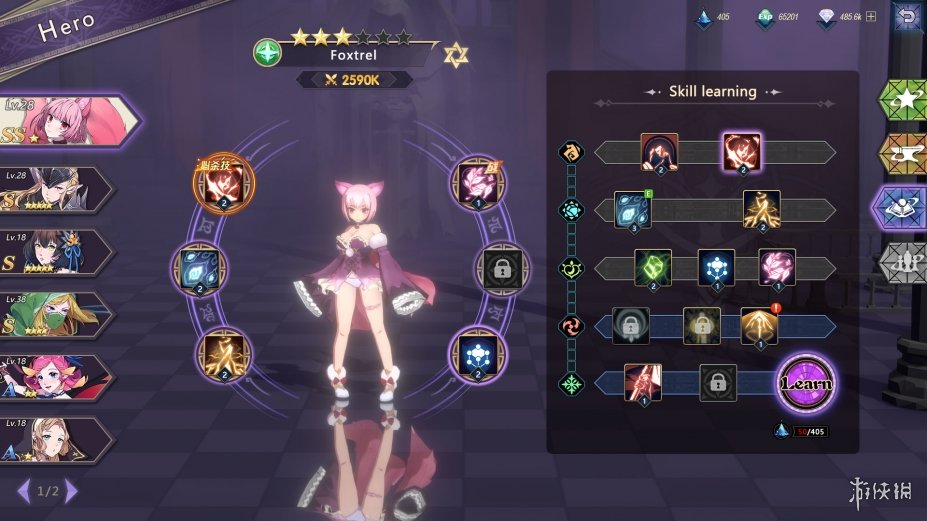This screenshot has height=521, width=927.
Task: Add diamonds with the plus button
Action: click(871, 17)
